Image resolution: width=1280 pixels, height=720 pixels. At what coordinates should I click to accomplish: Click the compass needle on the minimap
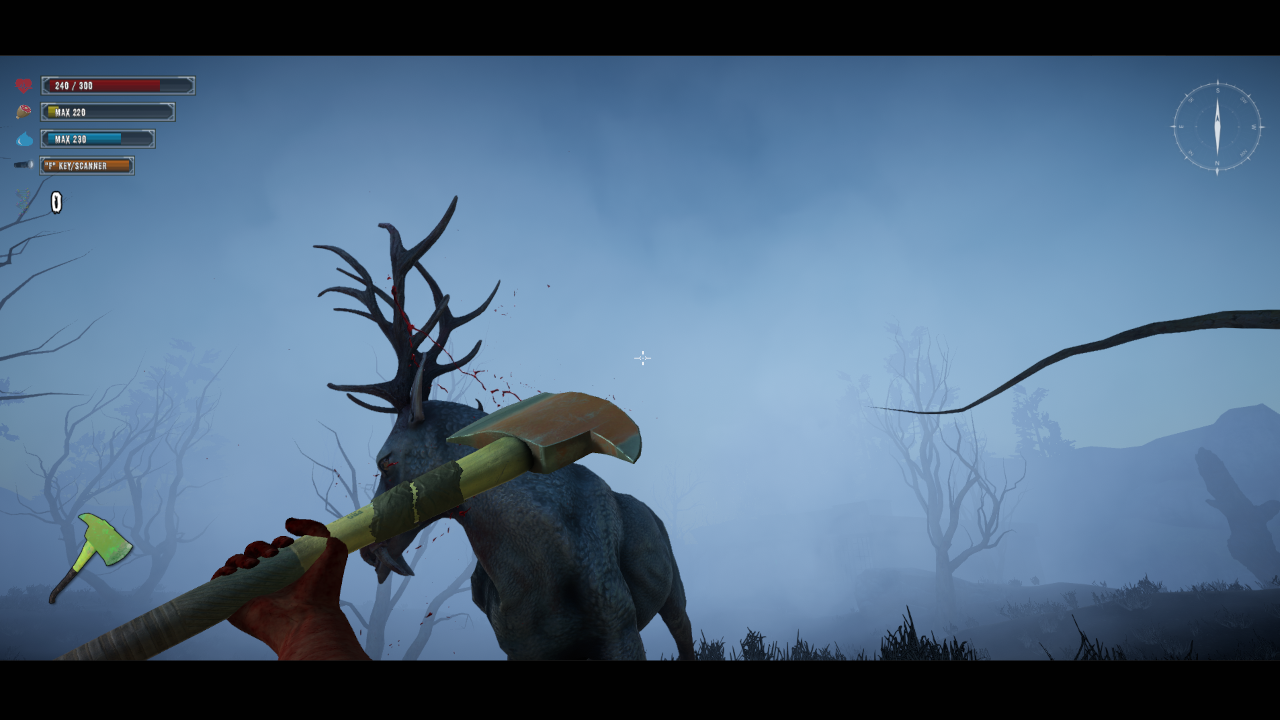(1218, 126)
